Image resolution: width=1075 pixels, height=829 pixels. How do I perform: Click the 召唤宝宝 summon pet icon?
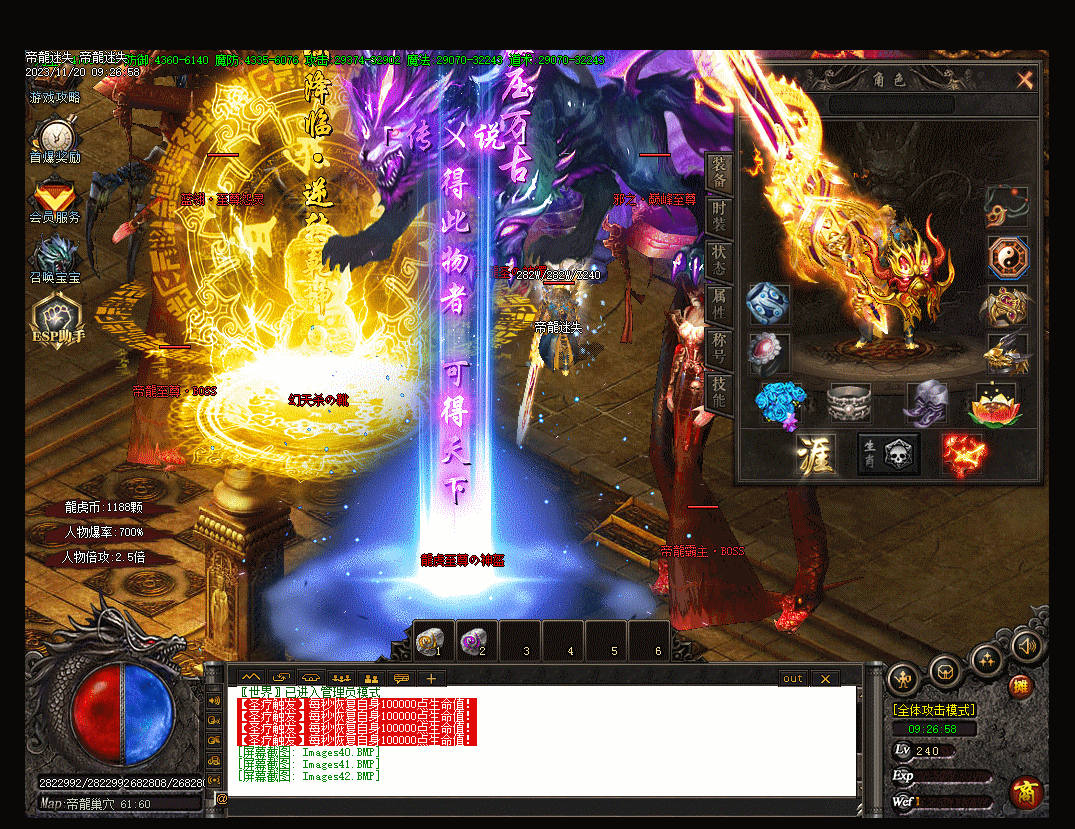coord(55,256)
